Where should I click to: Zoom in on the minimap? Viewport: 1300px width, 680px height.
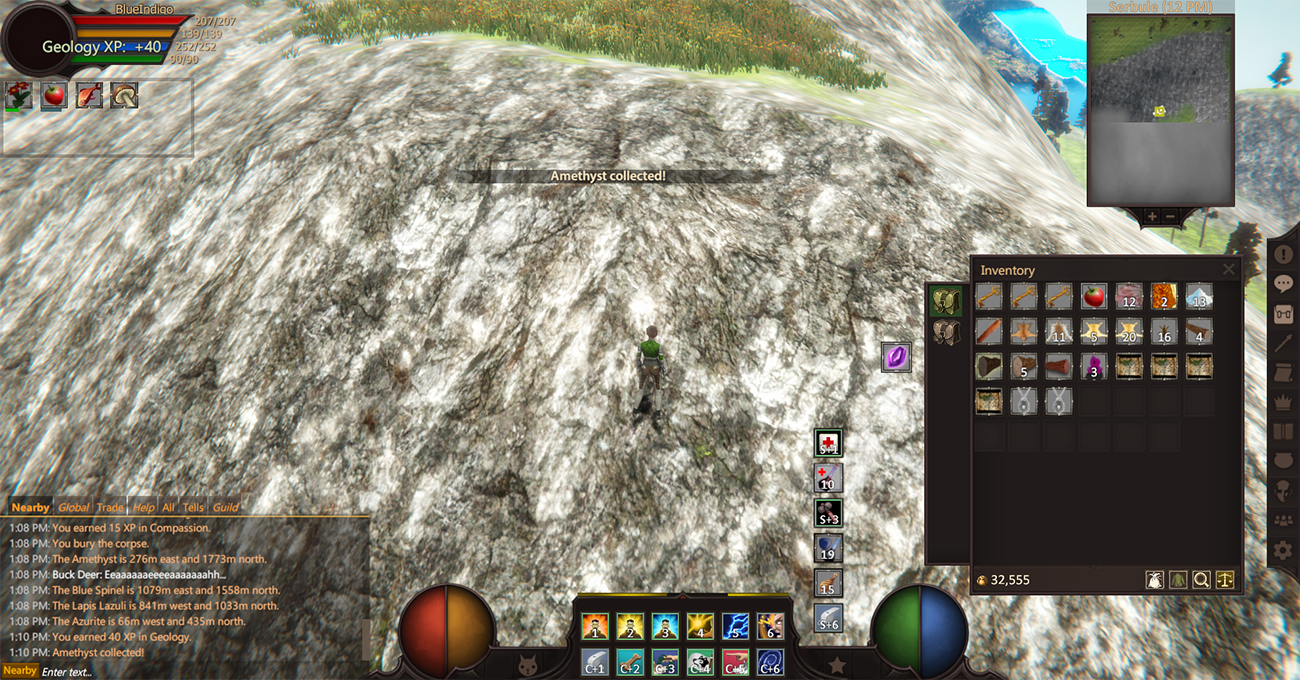pos(1152,217)
